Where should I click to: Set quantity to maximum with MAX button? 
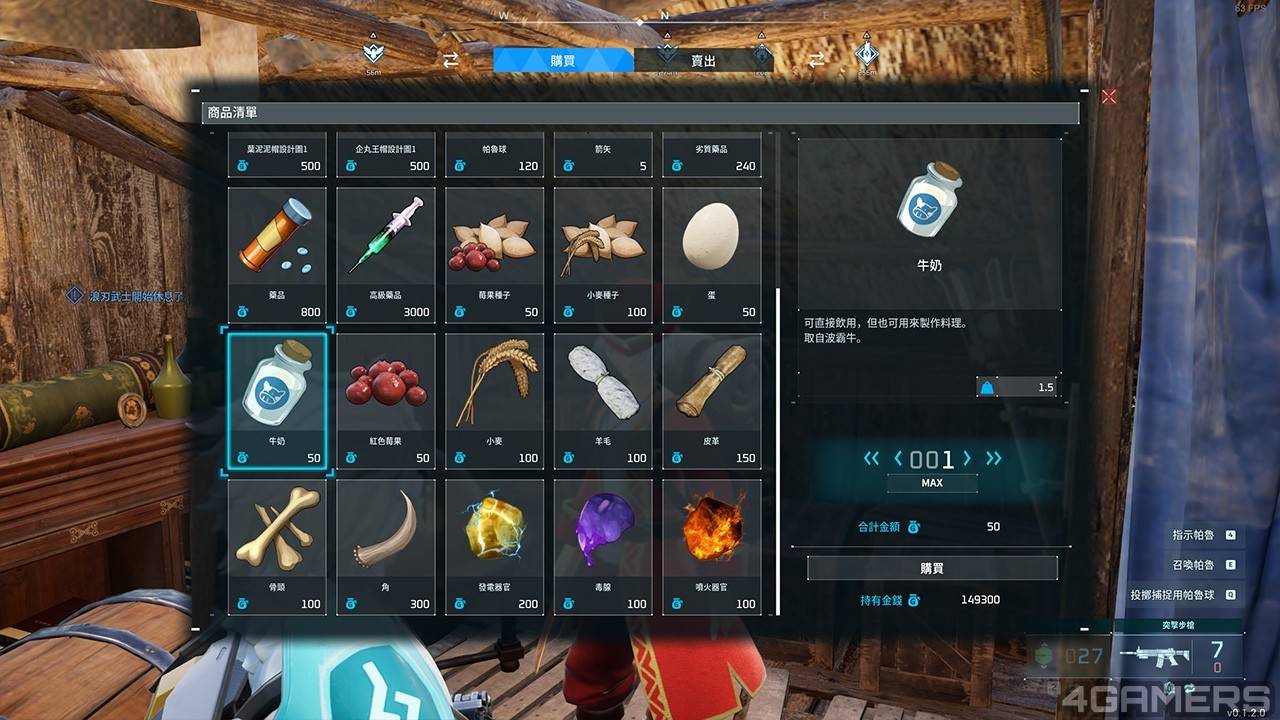(x=932, y=482)
